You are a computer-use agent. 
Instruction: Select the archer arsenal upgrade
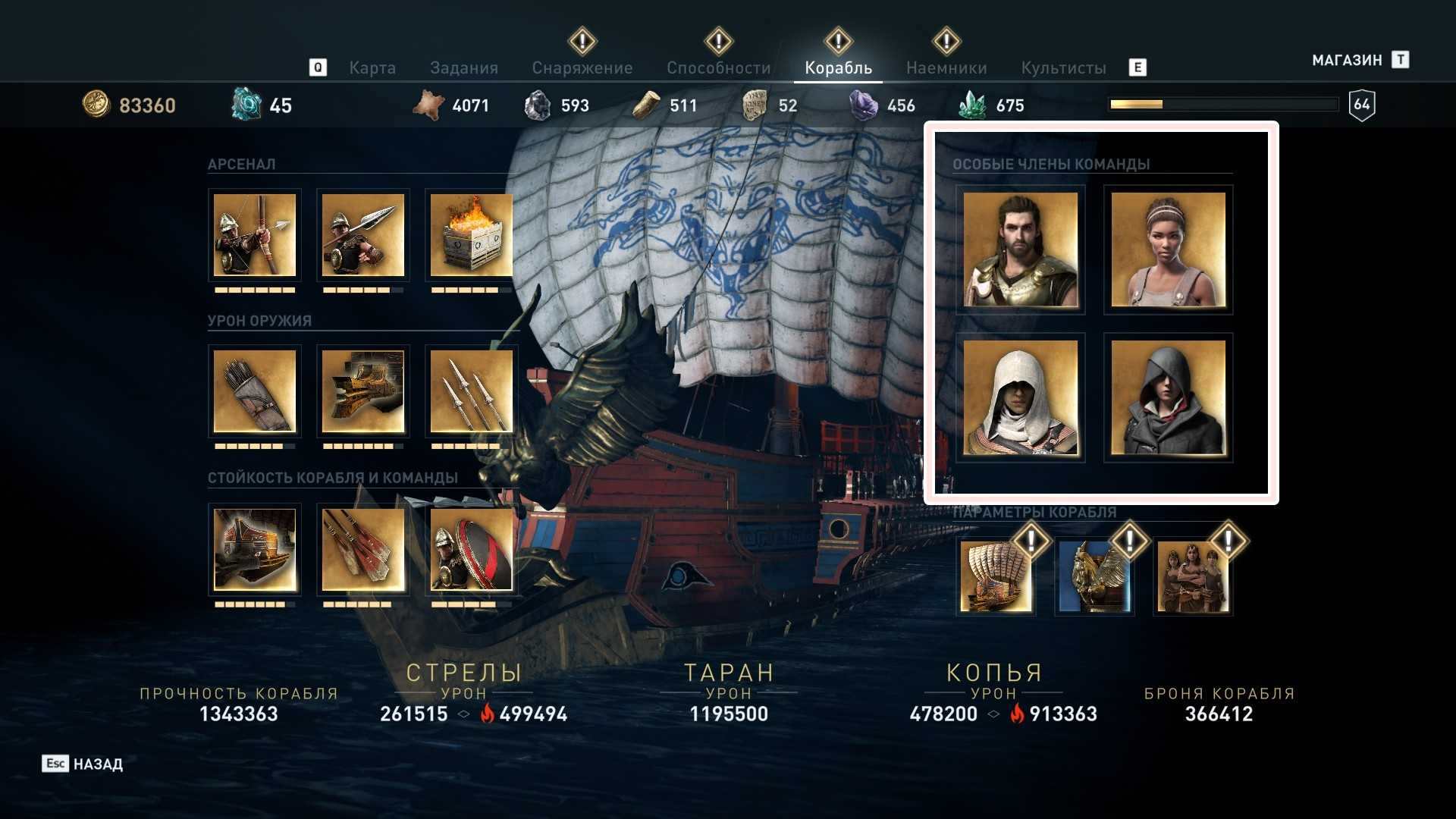[255, 235]
